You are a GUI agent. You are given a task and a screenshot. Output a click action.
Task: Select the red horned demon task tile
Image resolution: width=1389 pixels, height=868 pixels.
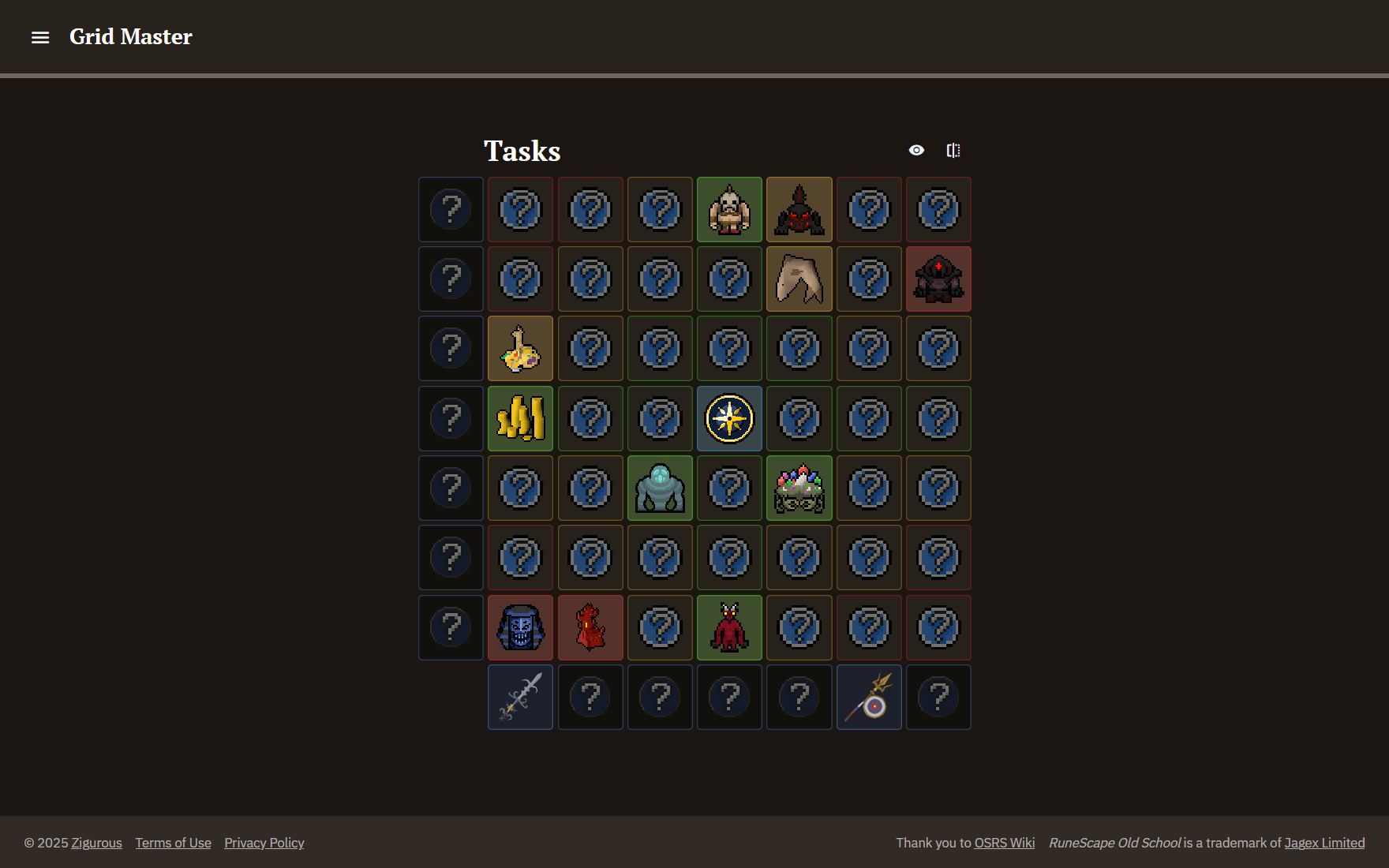pos(729,627)
